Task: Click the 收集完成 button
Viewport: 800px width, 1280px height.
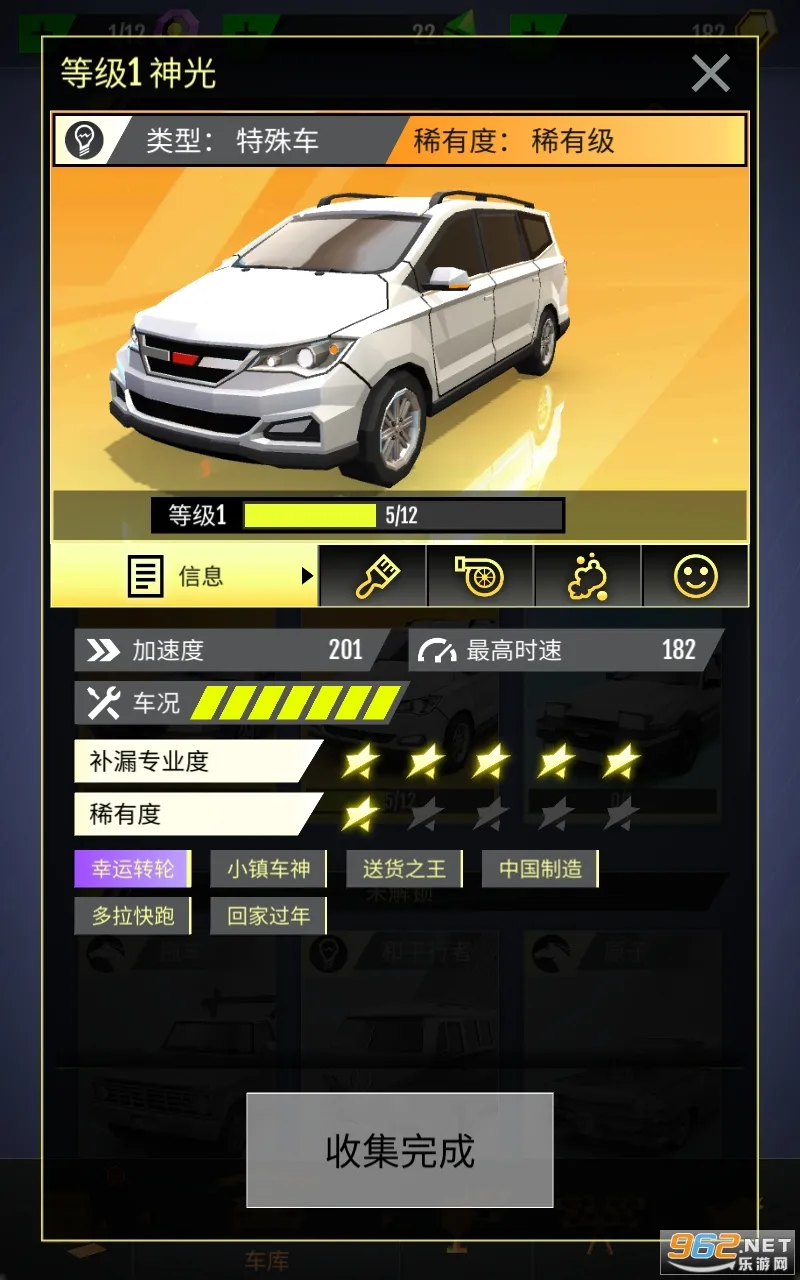Action: point(400,1151)
